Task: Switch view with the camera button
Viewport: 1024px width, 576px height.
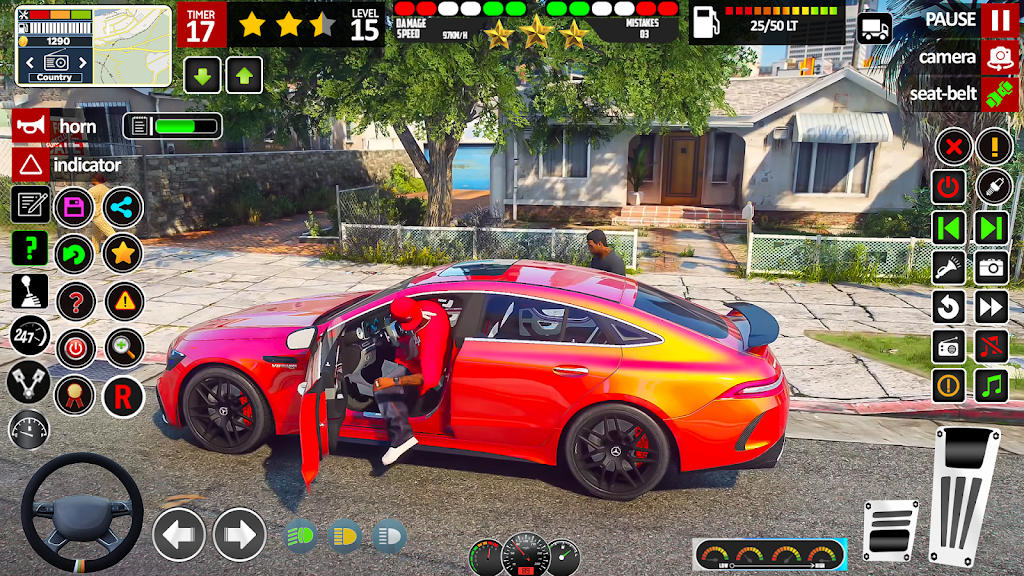Action: [999, 57]
